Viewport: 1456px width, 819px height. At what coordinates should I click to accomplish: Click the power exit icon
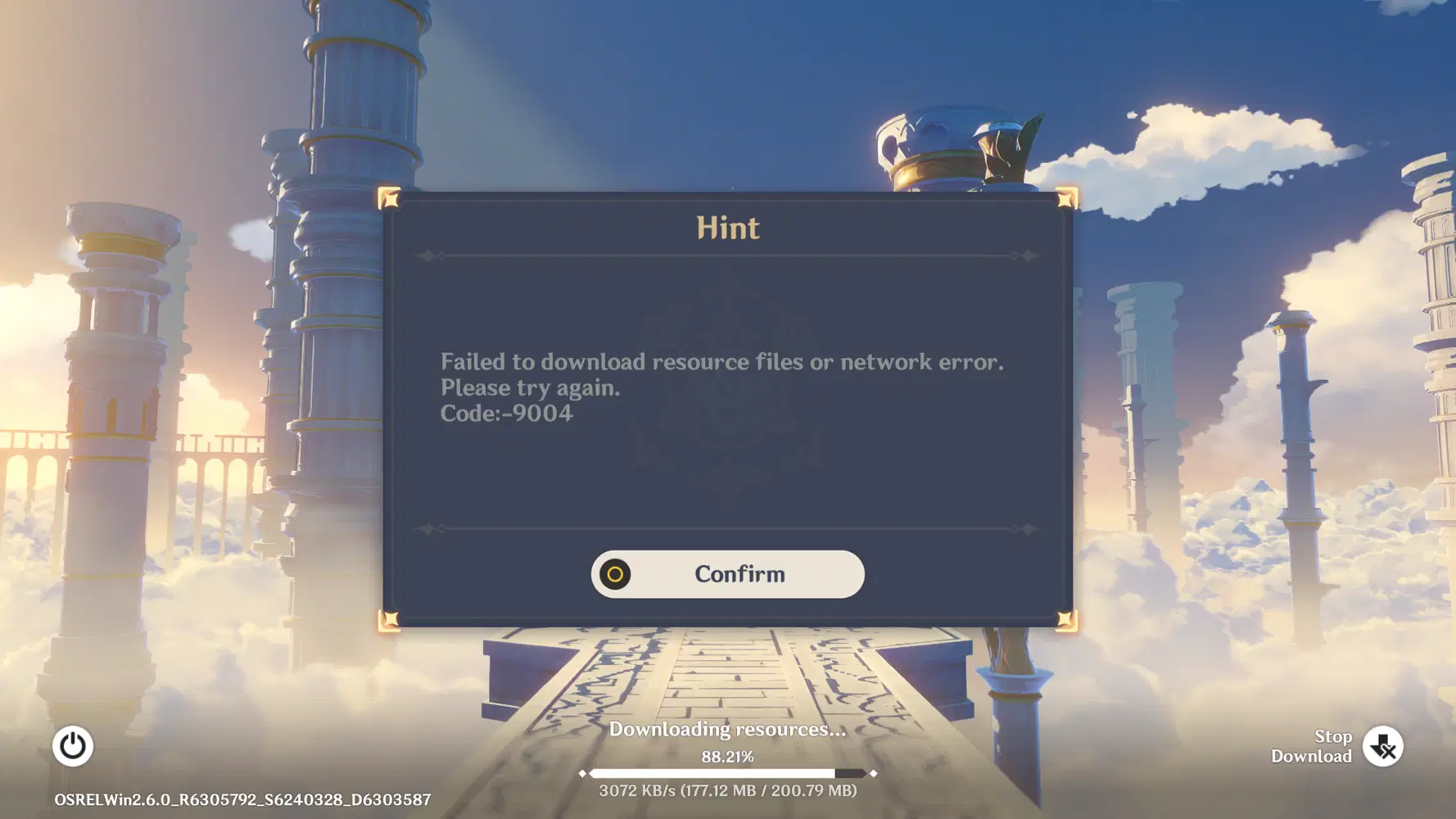[x=73, y=746]
